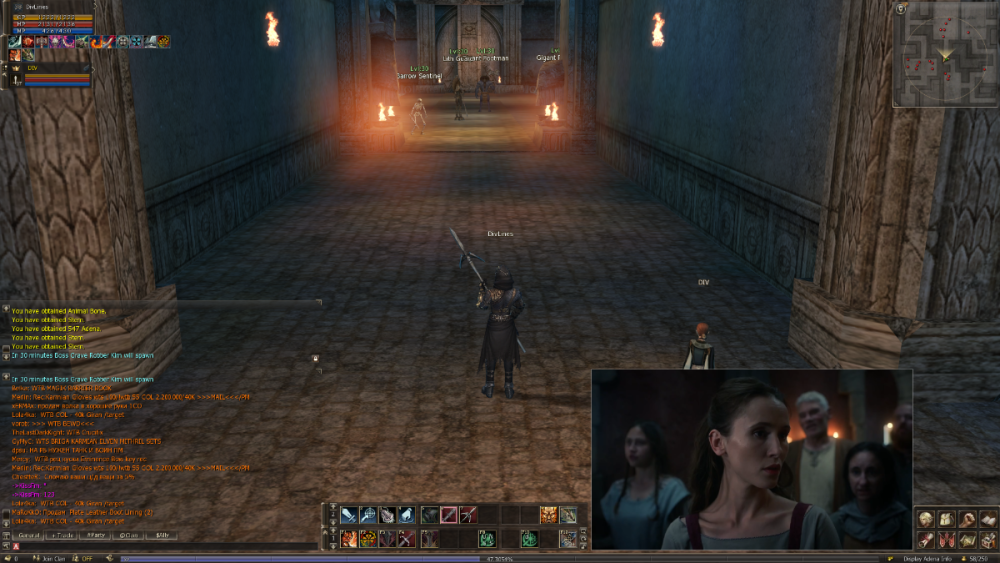The height and width of the screenshot is (563, 1000).
Task: Open the clan red banner icon
Action: click(x=946, y=539)
